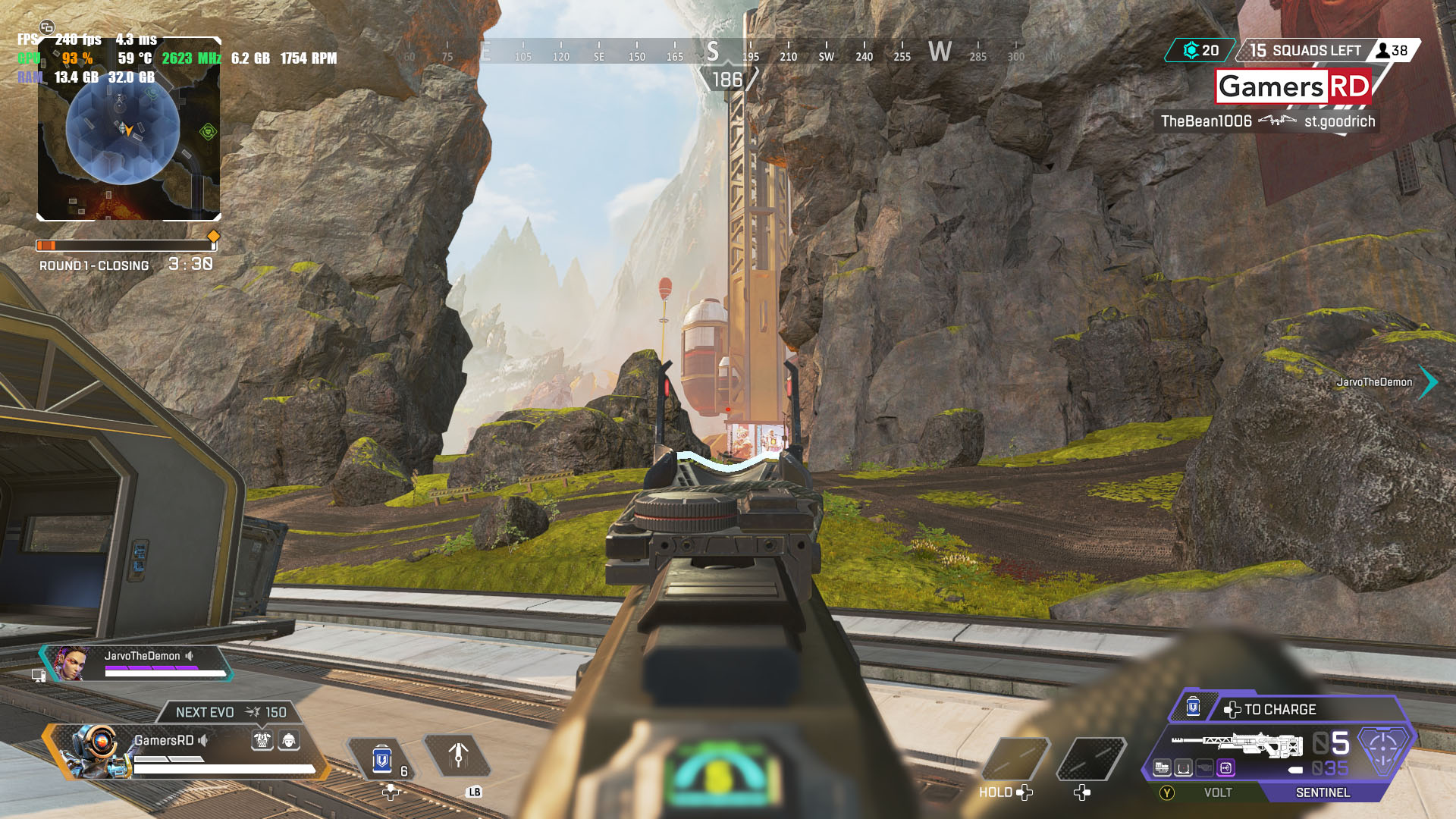Click the shield battery charge icon
The height and width of the screenshot is (819, 1456).
(1193, 708)
